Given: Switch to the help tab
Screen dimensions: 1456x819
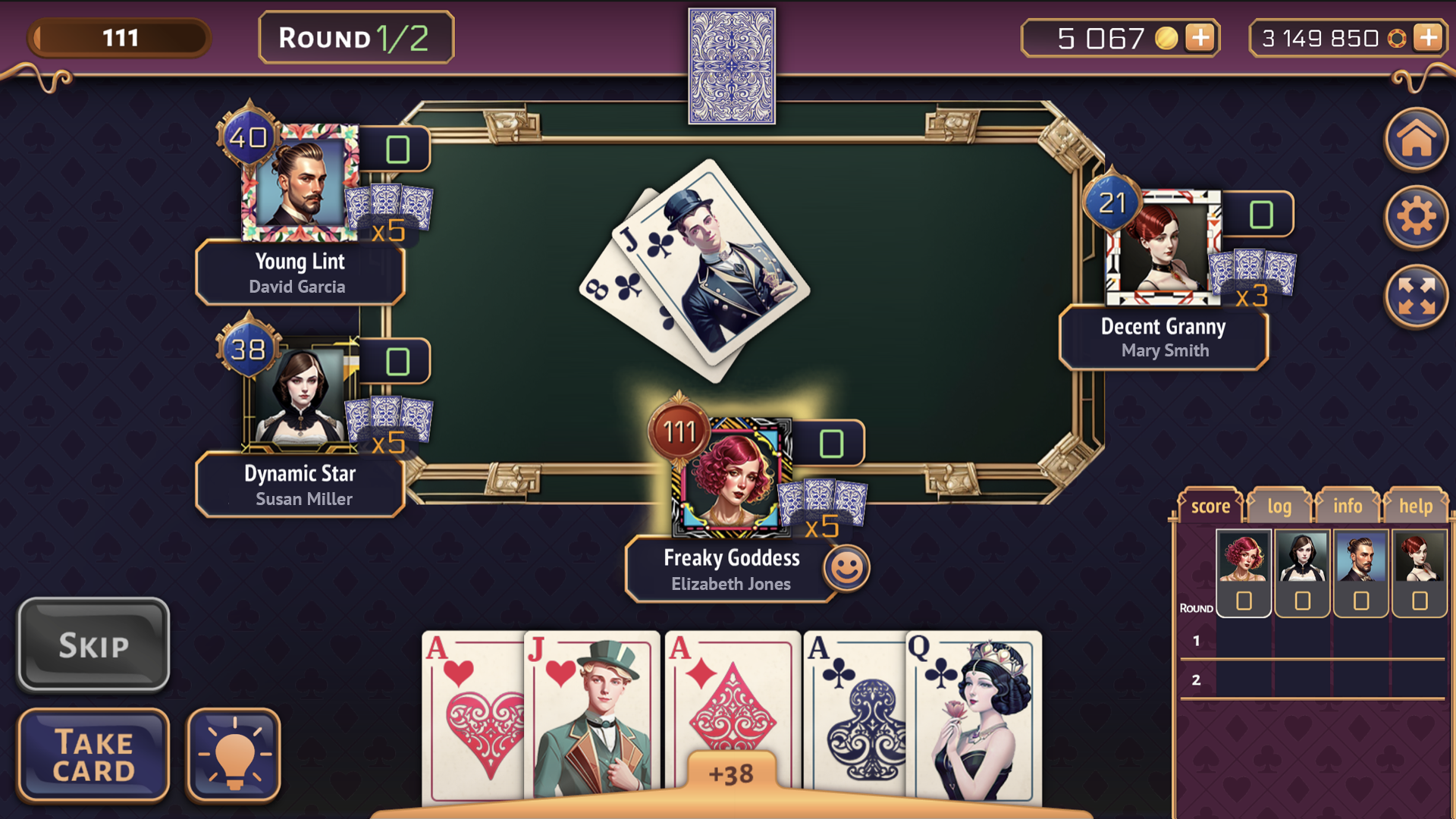Looking at the screenshot, I should (1415, 507).
